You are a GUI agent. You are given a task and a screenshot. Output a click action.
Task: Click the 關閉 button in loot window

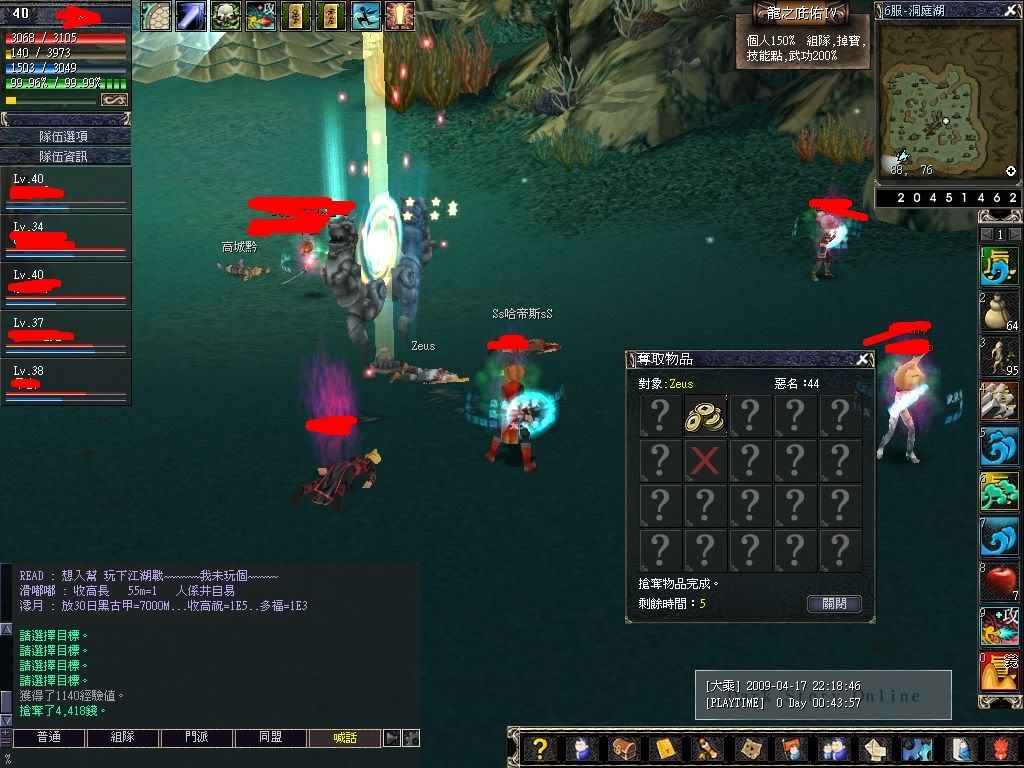(x=833, y=603)
